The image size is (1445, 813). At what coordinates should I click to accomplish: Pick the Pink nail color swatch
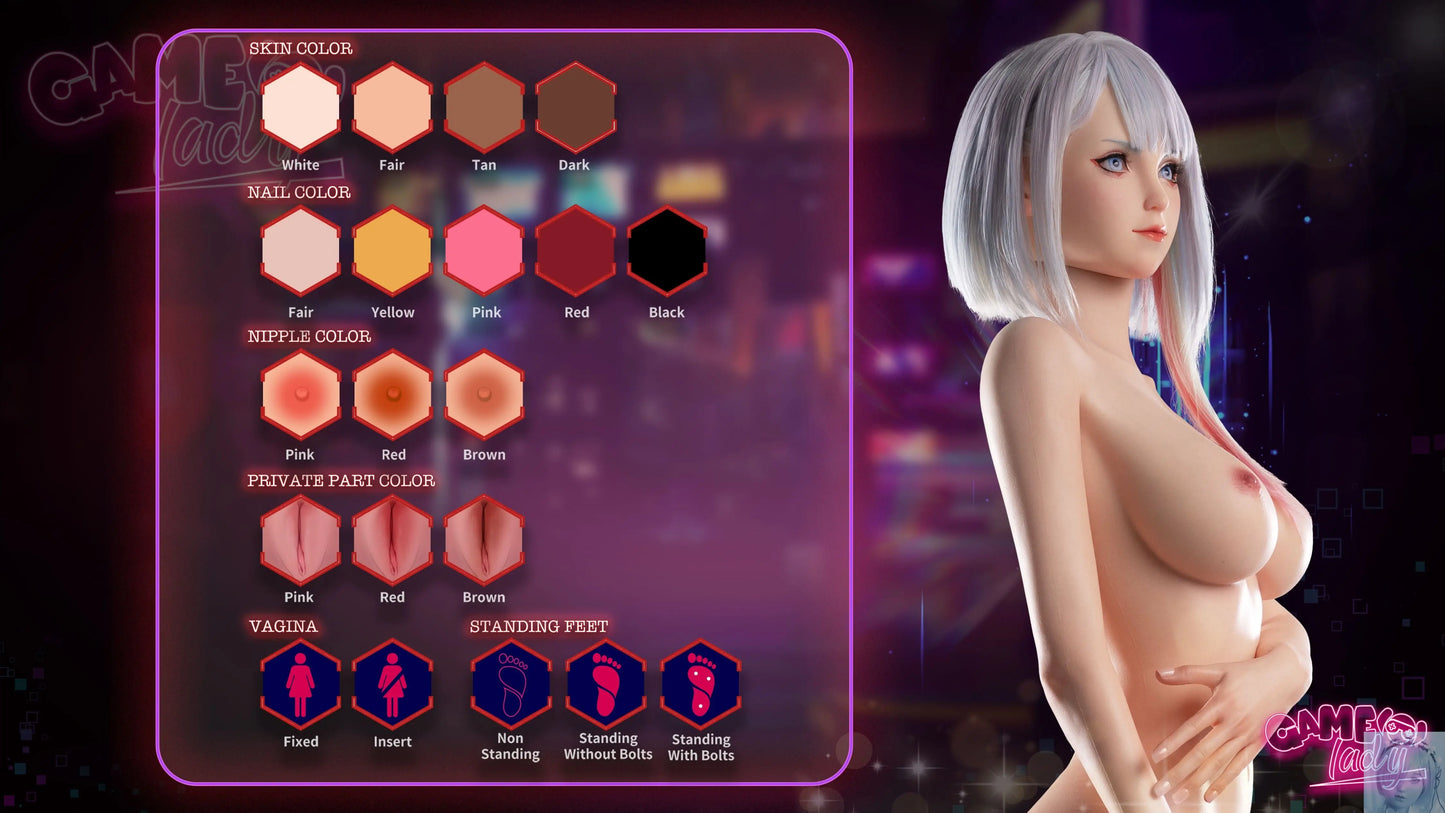pos(484,251)
